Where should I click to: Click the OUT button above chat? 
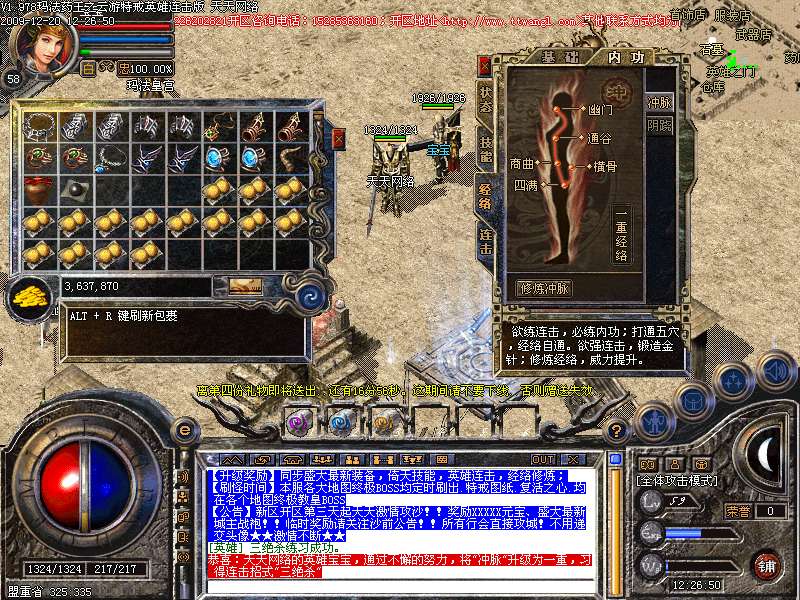(x=543, y=460)
